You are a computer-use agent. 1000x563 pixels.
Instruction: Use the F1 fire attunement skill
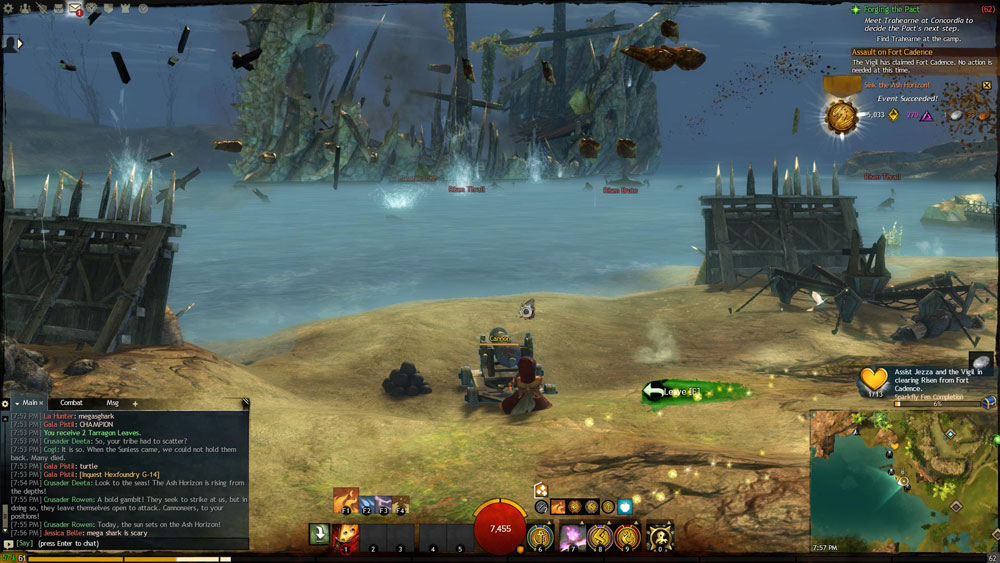[345, 501]
